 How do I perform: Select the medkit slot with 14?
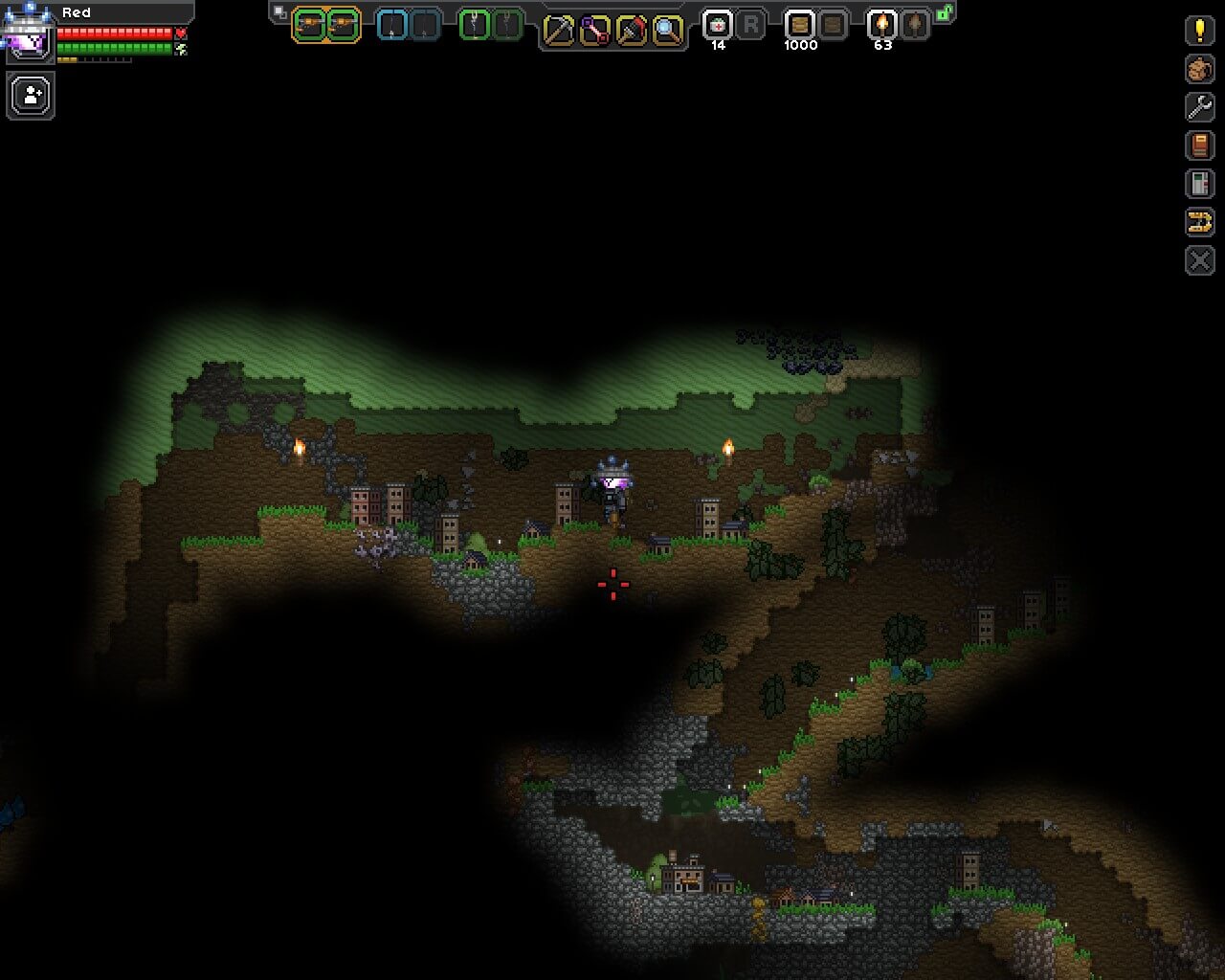pos(718,26)
